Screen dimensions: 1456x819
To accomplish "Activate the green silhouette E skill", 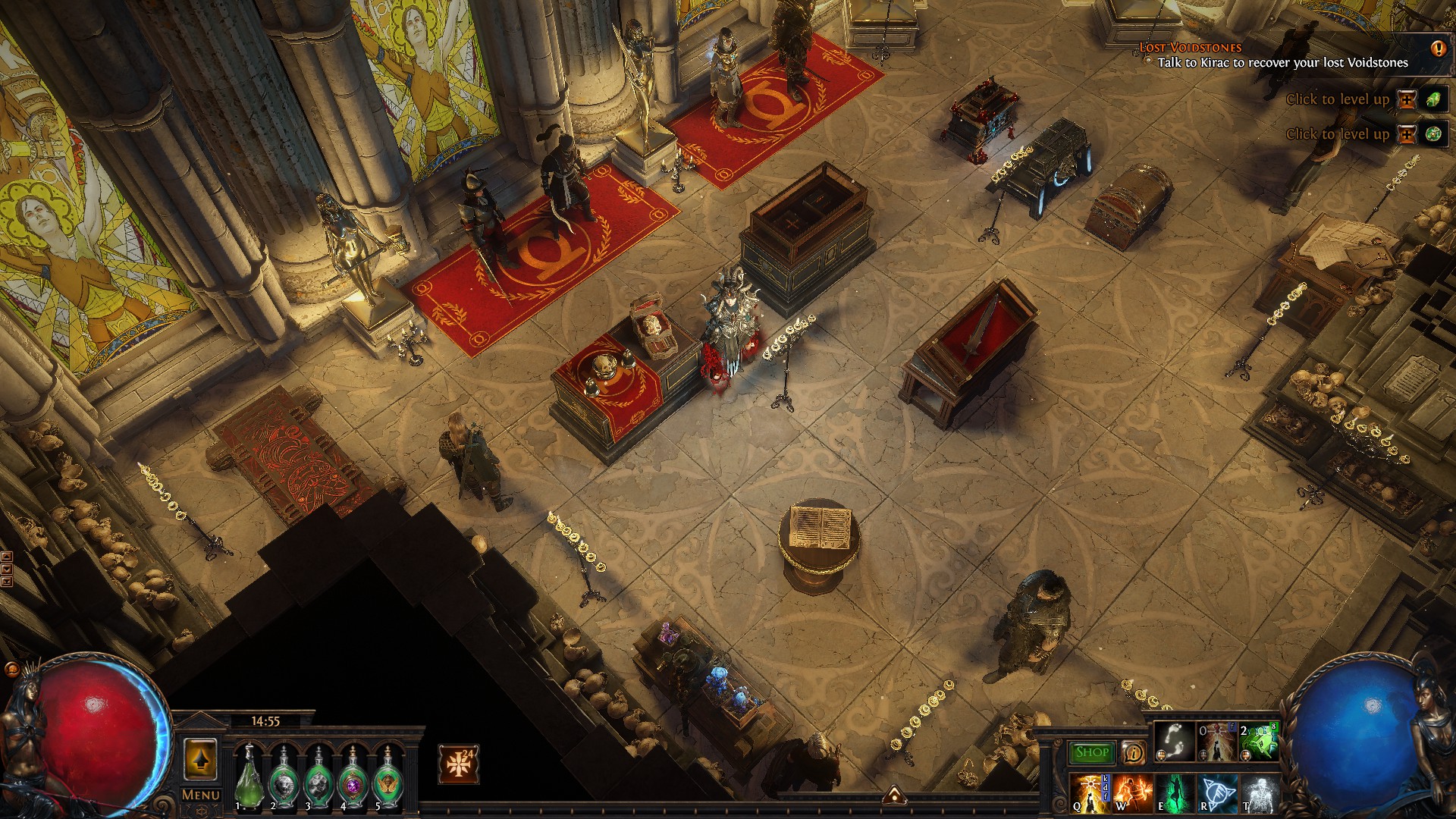I will (x=1175, y=793).
